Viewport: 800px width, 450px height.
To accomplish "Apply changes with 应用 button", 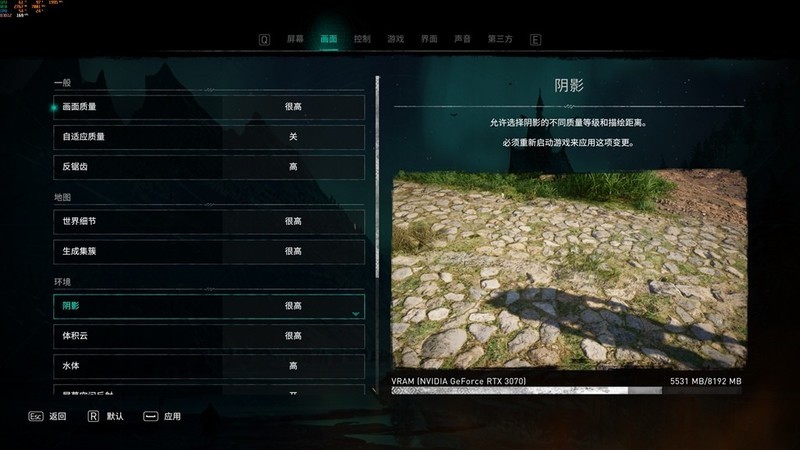I will (x=163, y=416).
